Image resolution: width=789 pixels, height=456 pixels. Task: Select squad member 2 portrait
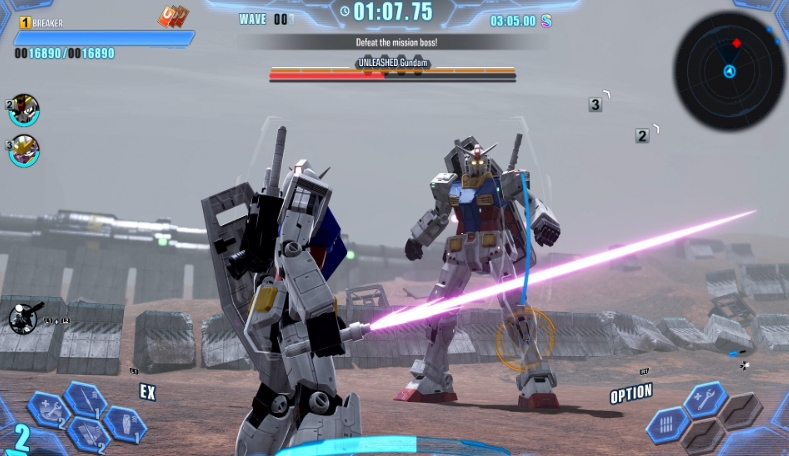click(x=24, y=110)
